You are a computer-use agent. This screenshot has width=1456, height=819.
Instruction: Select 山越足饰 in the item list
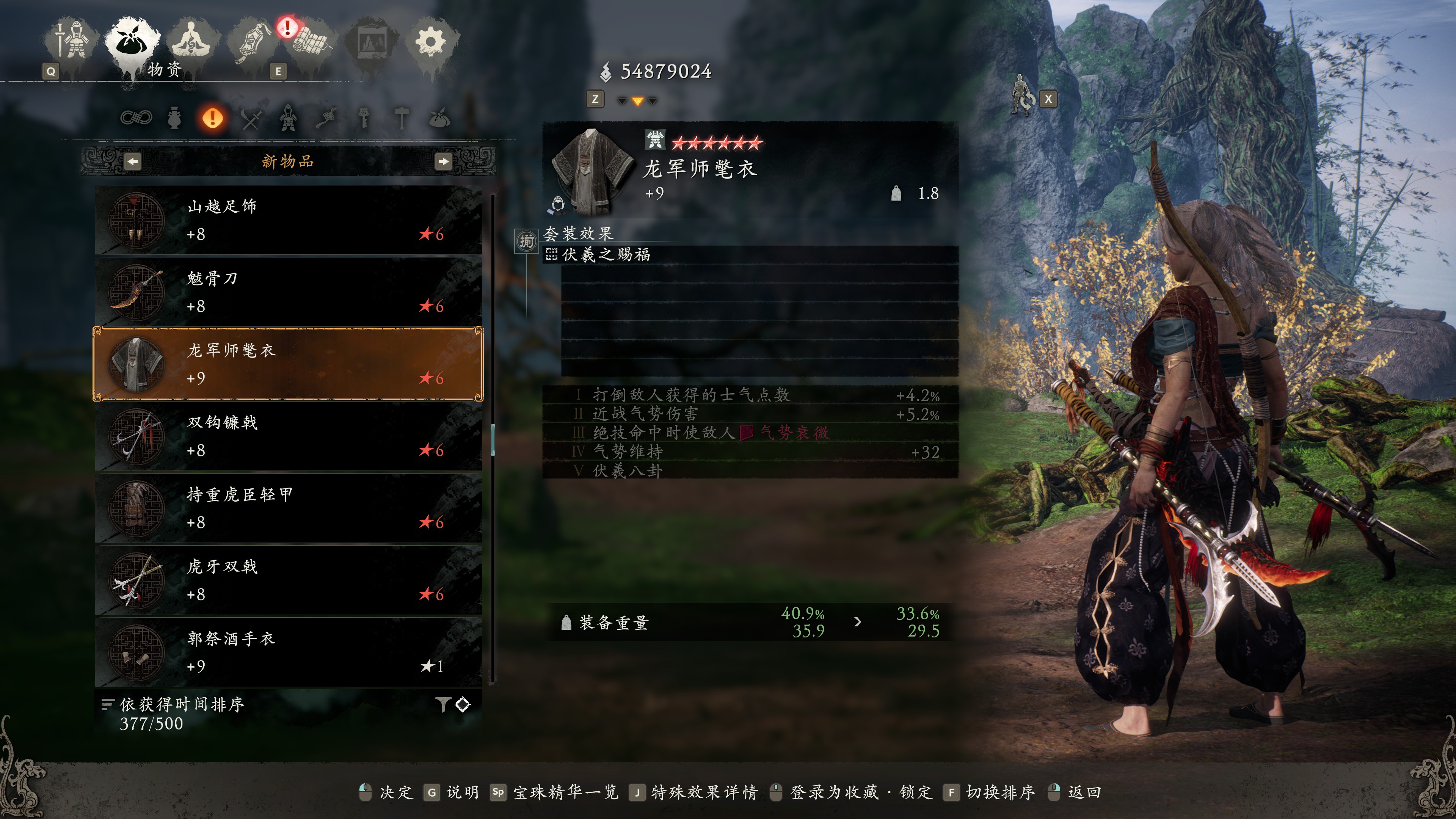(288, 220)
